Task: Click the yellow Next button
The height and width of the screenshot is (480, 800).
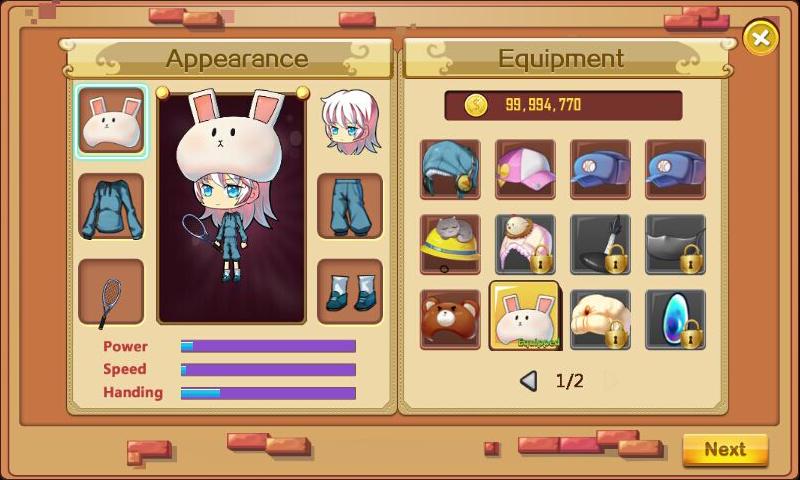Action: click(x=725, y=450)
